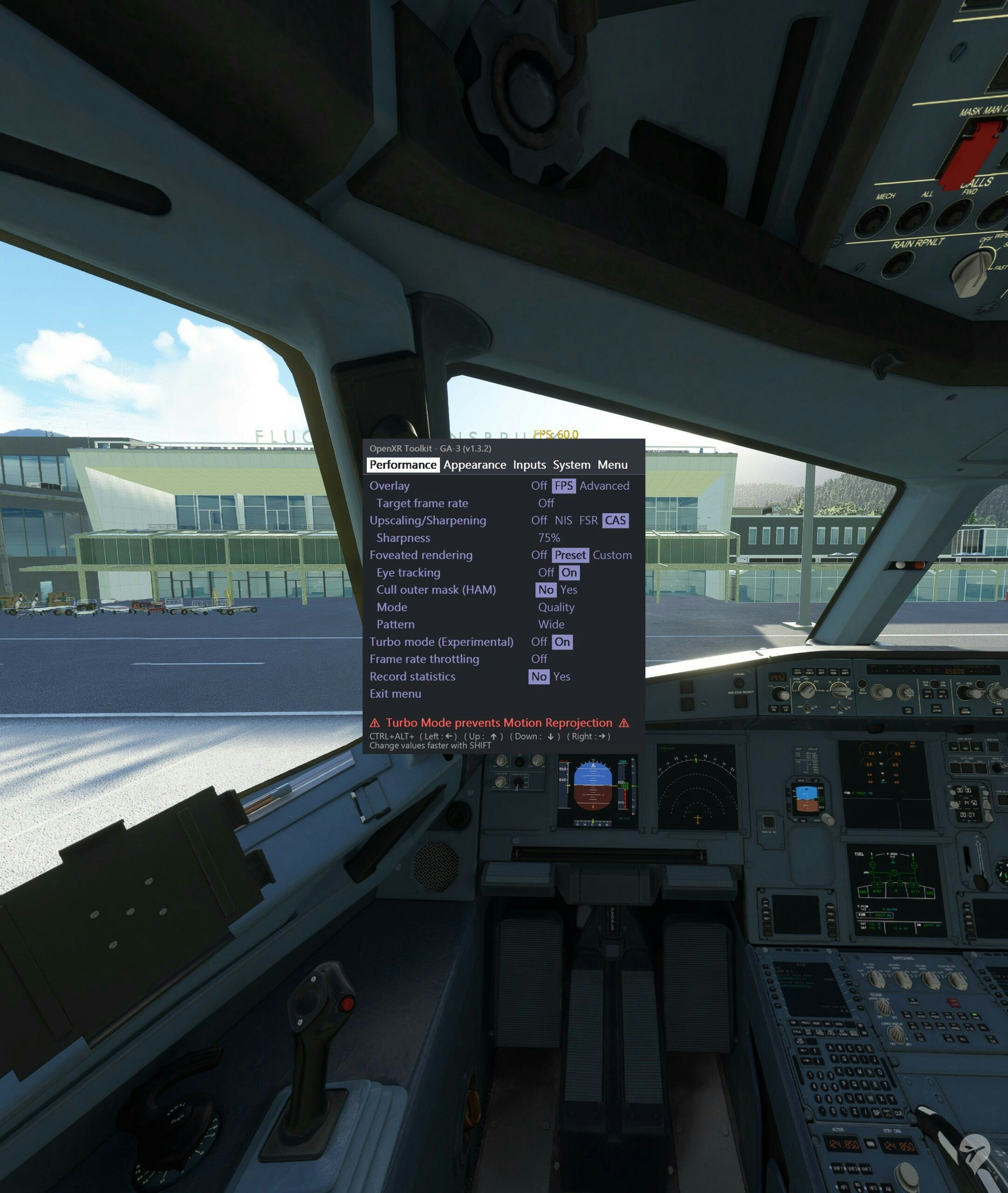
Task: Select the Sharpness 75% value
Action: (549, 538)
